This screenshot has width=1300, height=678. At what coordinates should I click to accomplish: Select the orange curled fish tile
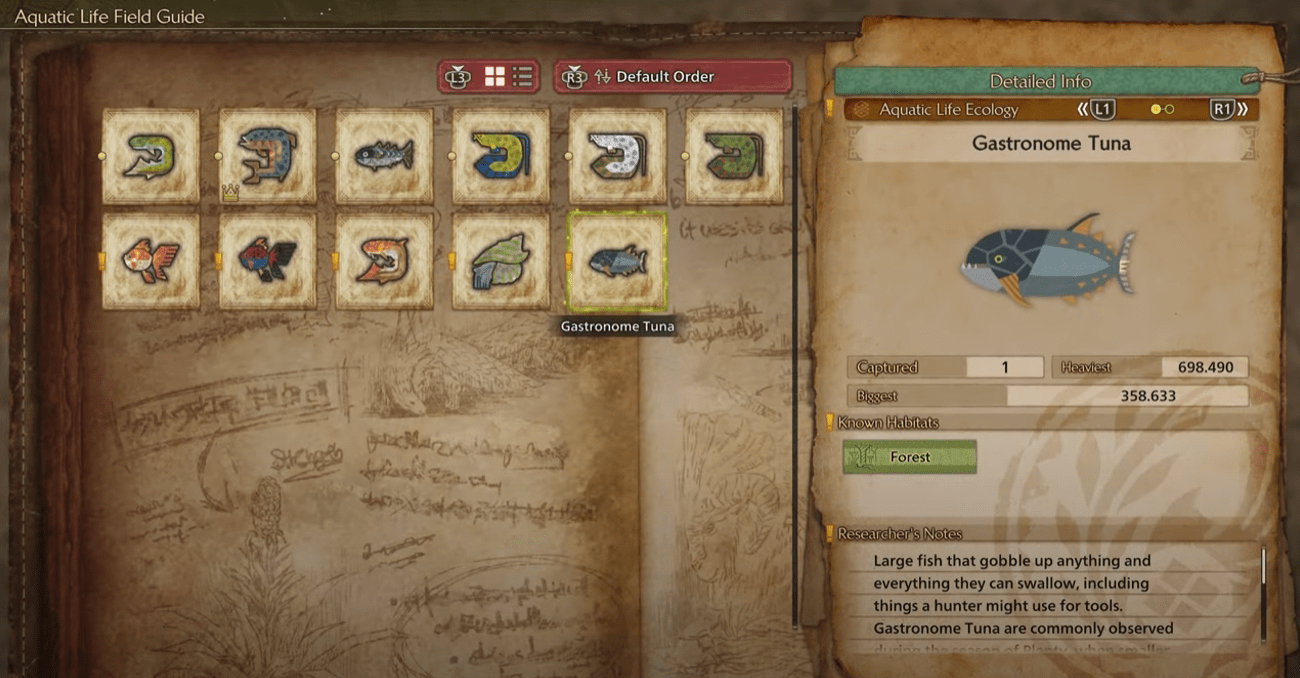click(384, 261)
